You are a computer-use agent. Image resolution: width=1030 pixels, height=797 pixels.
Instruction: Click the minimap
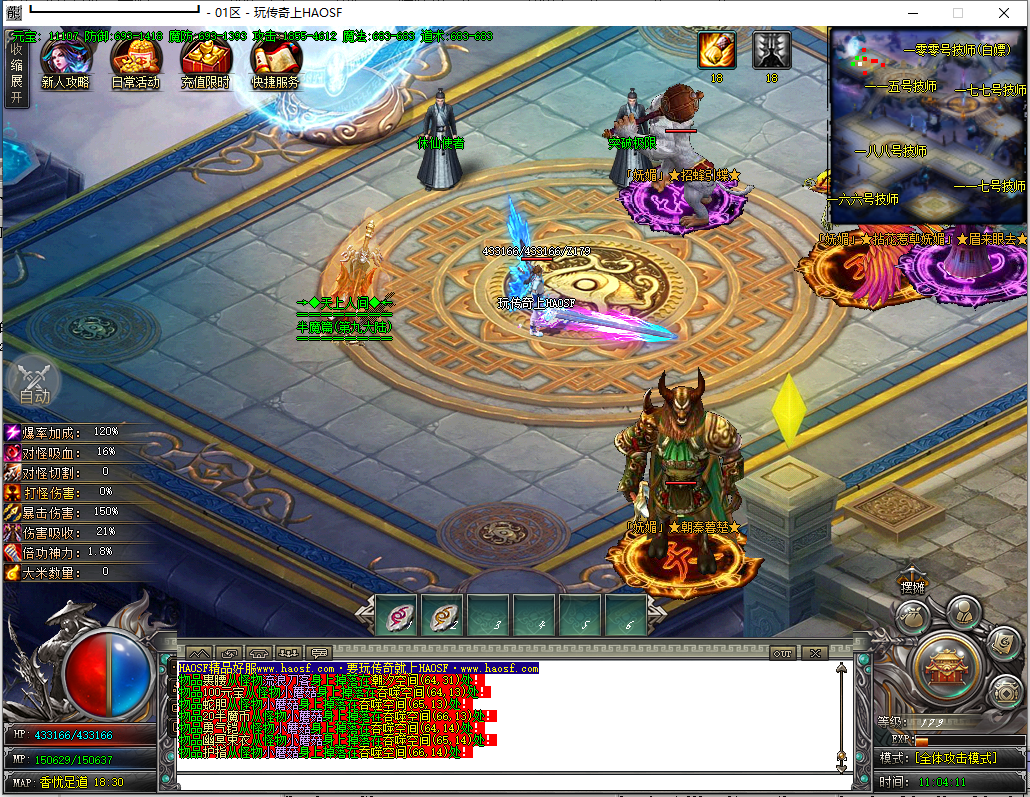[927, 125]
